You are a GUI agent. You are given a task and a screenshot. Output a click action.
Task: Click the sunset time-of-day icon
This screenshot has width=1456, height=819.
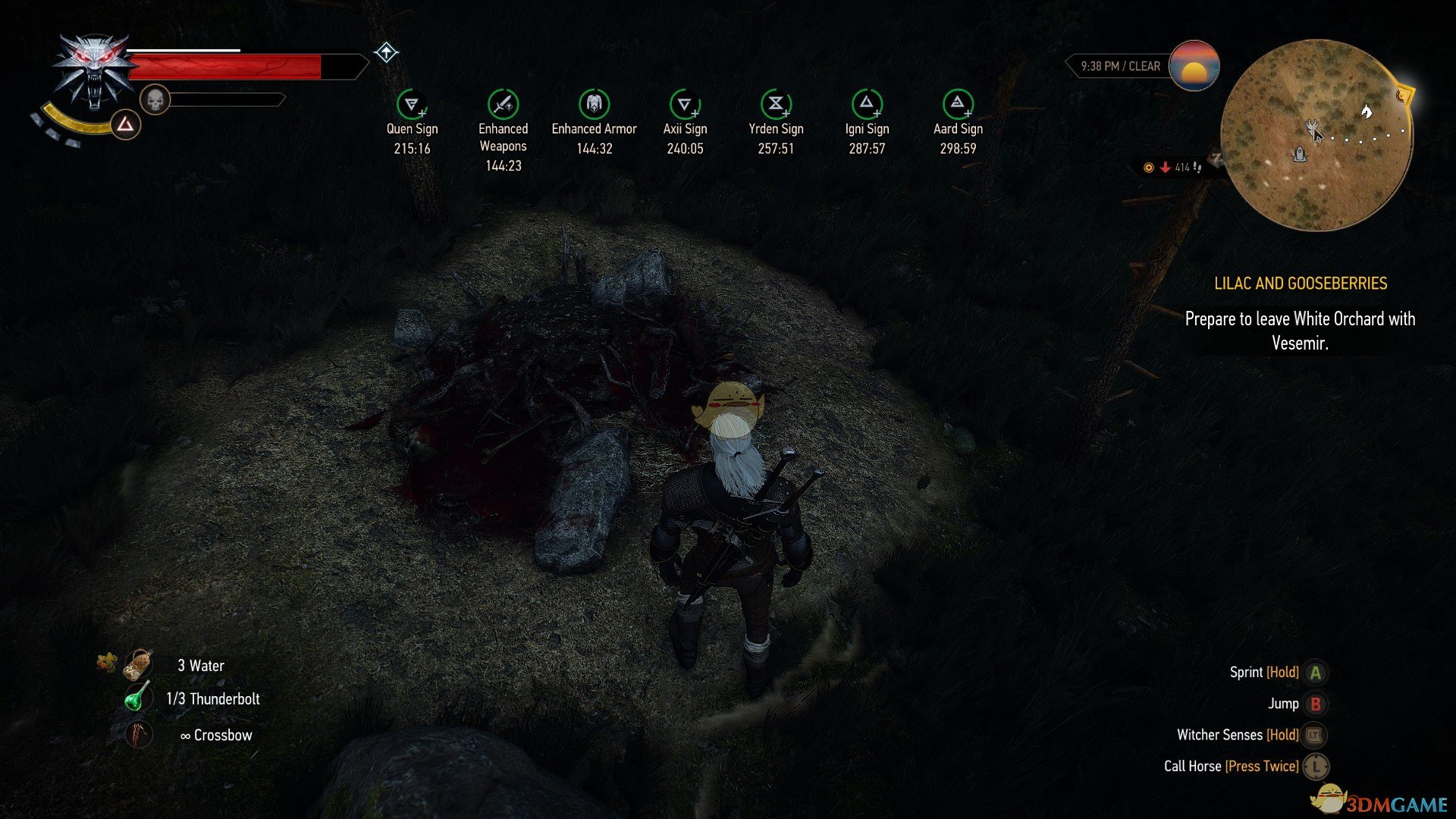click(1194, 66)
